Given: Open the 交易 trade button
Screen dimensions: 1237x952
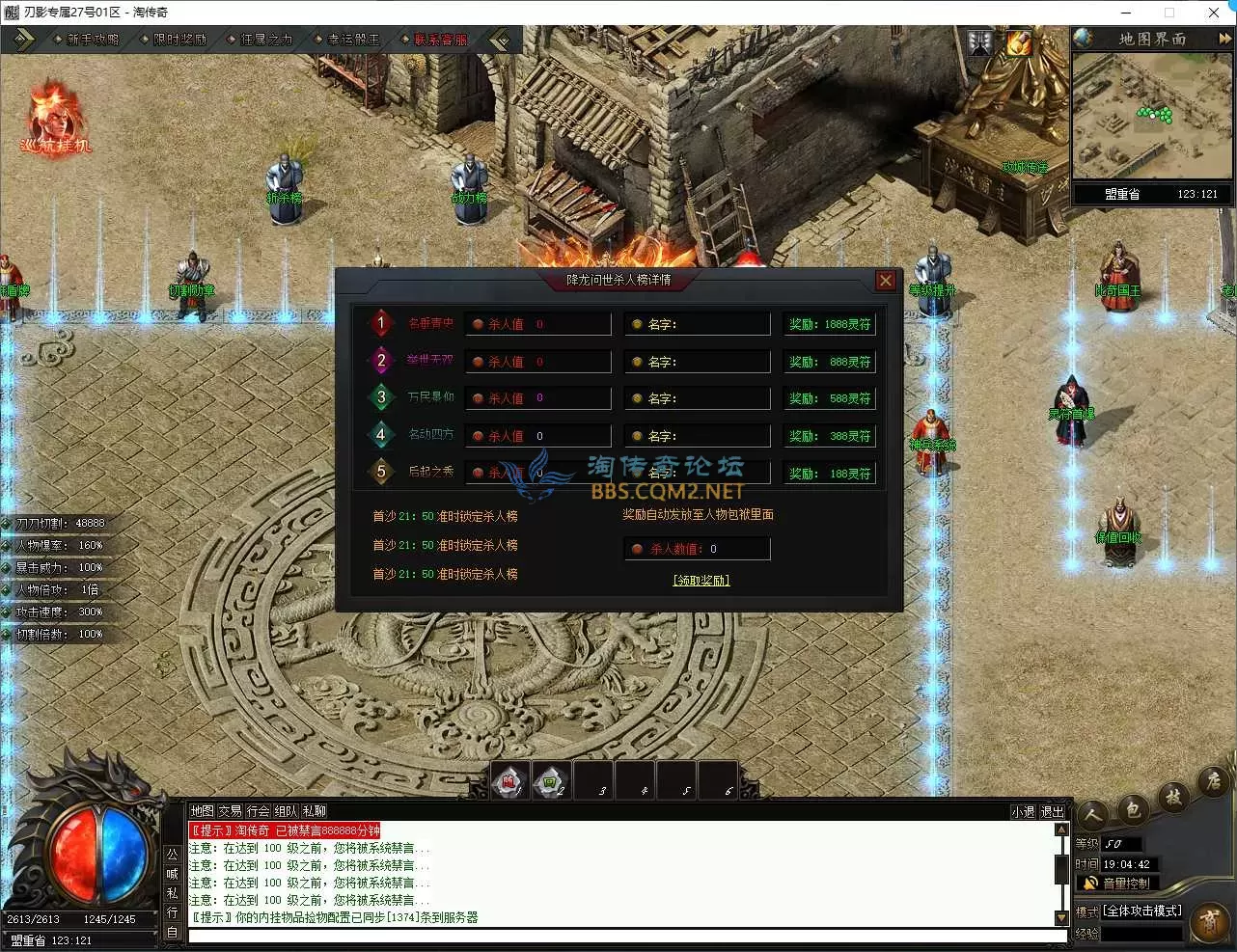Looking at the screenshot, I should click(230, 811).
